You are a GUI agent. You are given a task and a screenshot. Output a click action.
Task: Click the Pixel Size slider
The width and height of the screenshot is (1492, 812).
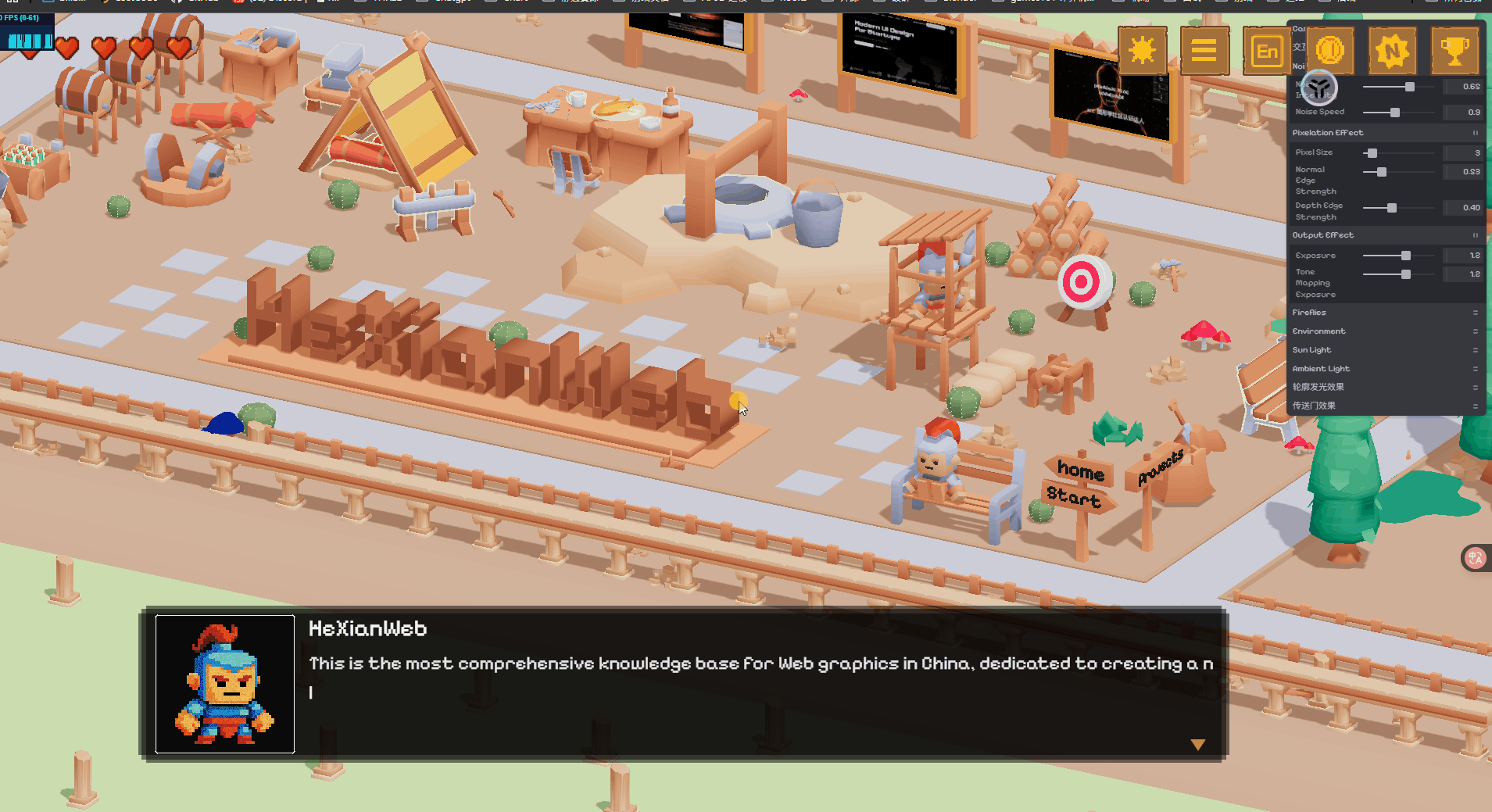click(x=1399, y=153)
